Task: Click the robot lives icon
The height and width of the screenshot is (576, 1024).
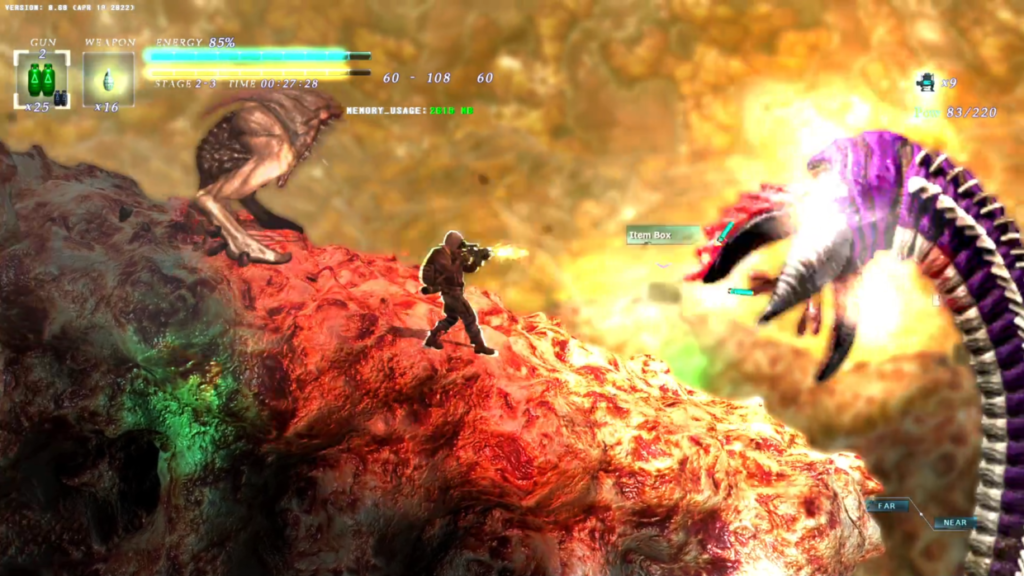Action: pos(926,82)
